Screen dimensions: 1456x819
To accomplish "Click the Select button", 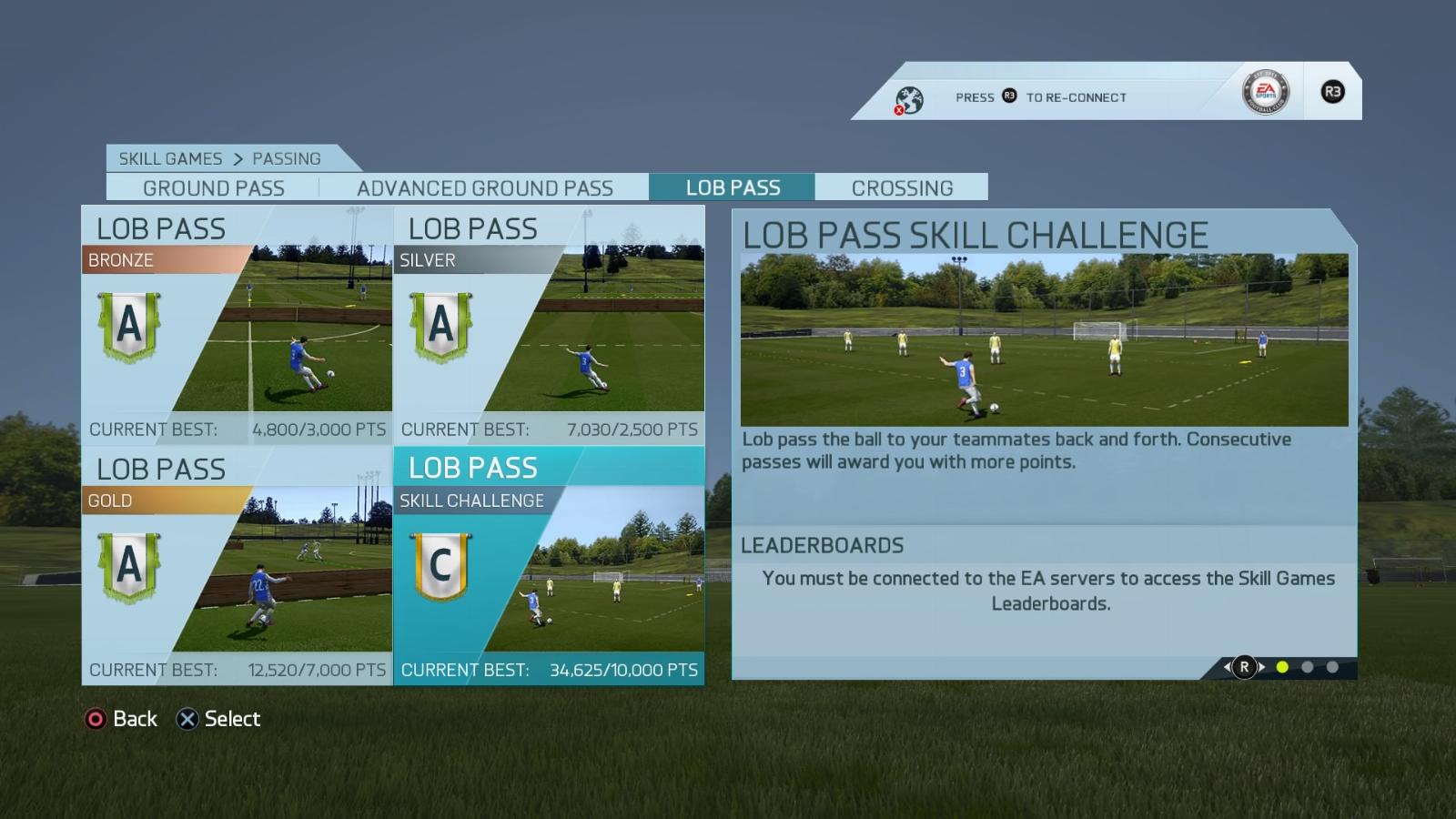I will click(218, 719).
